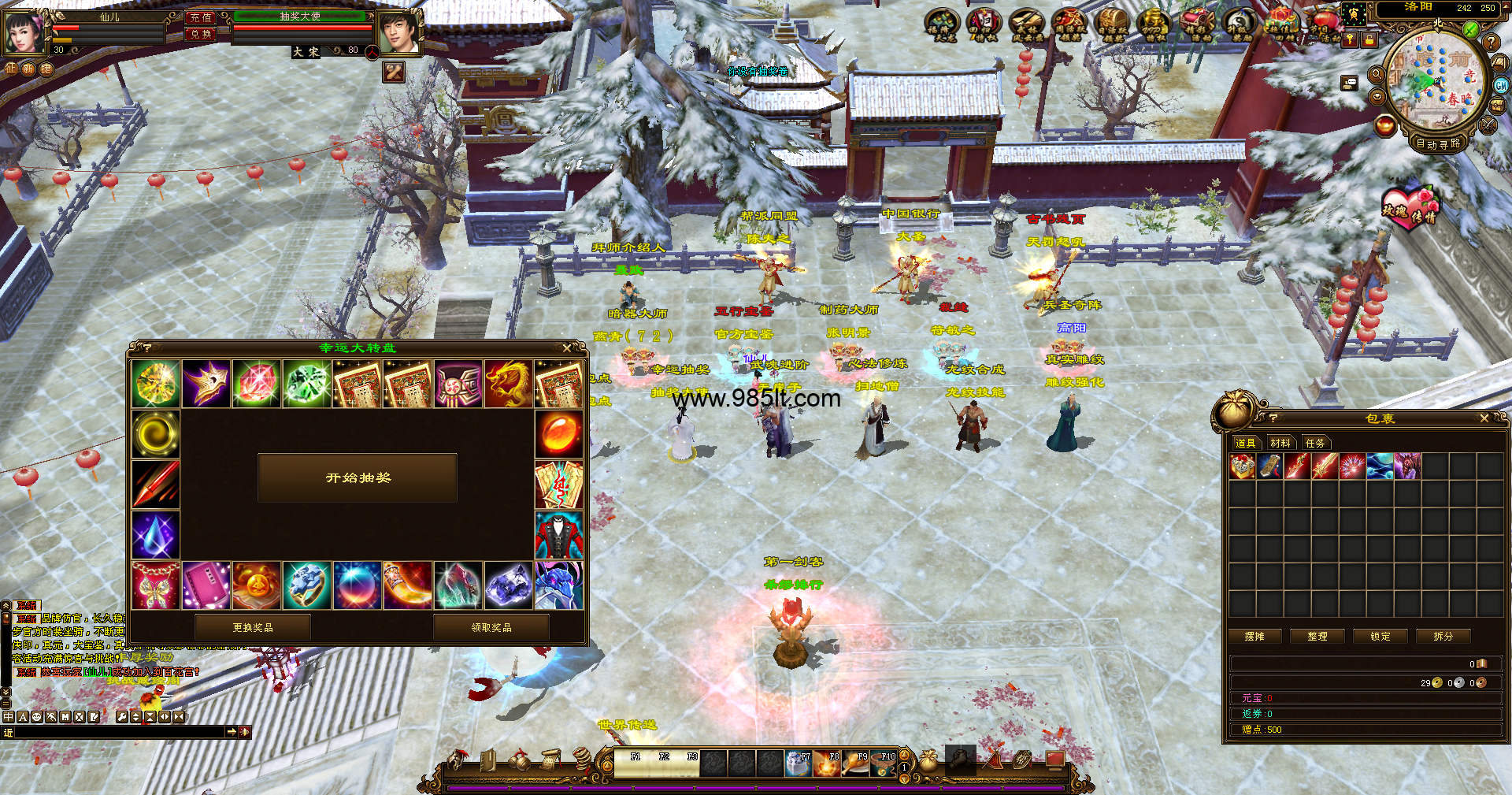Image resolution: width=1512 pixels, height=795 pixels.
Task: Click the 锁定 lock button in the bag
Action: 1380,636
